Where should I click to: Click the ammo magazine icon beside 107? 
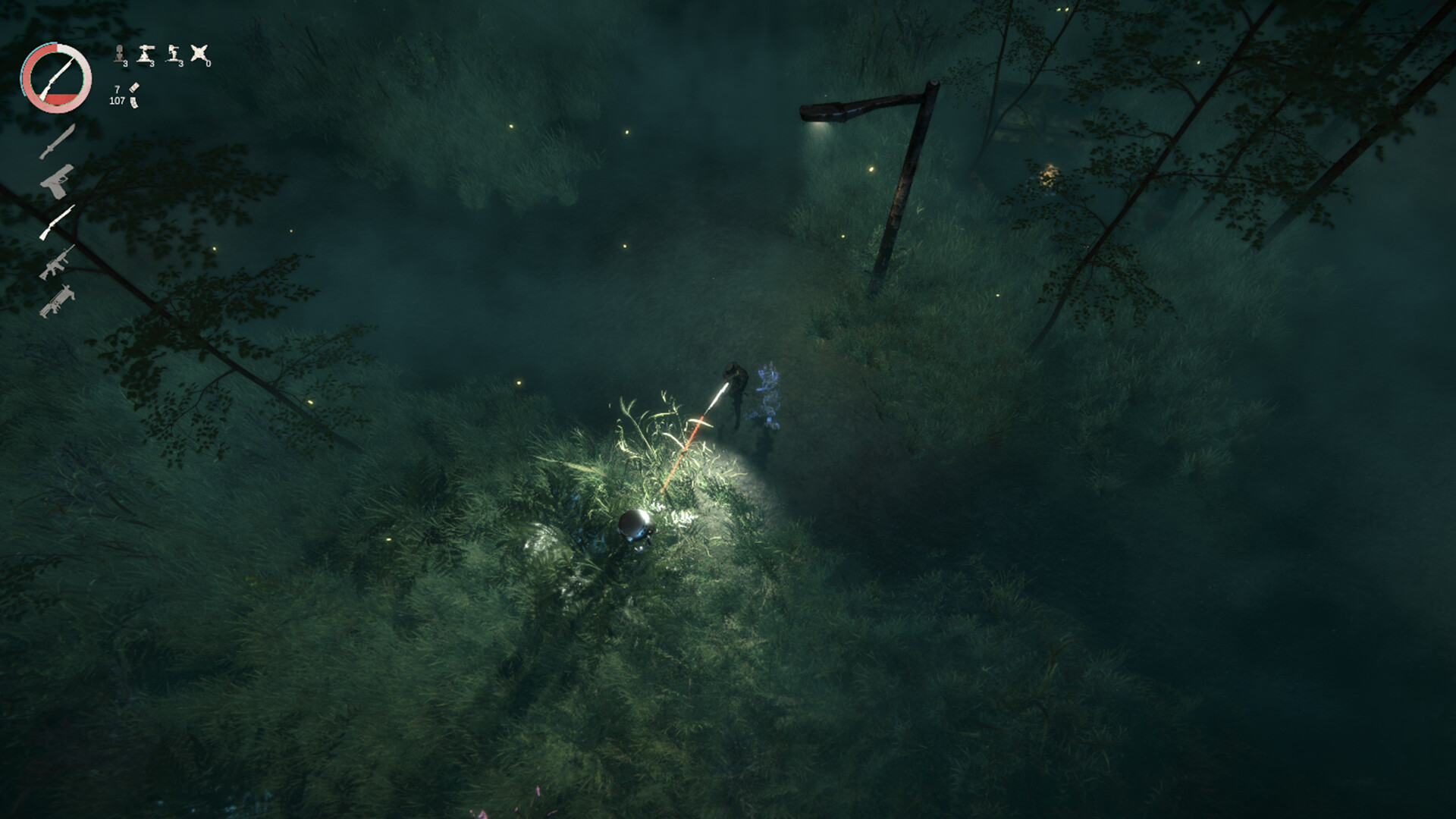(133, 104)
